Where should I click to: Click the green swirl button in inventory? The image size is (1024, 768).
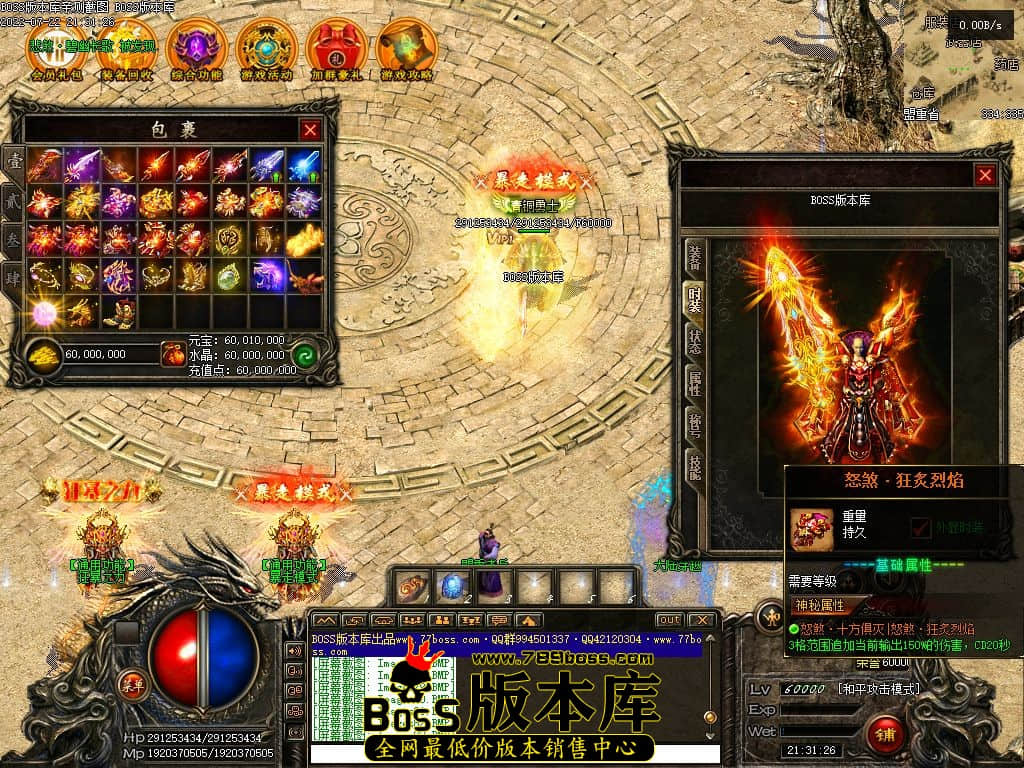point(305,355)
